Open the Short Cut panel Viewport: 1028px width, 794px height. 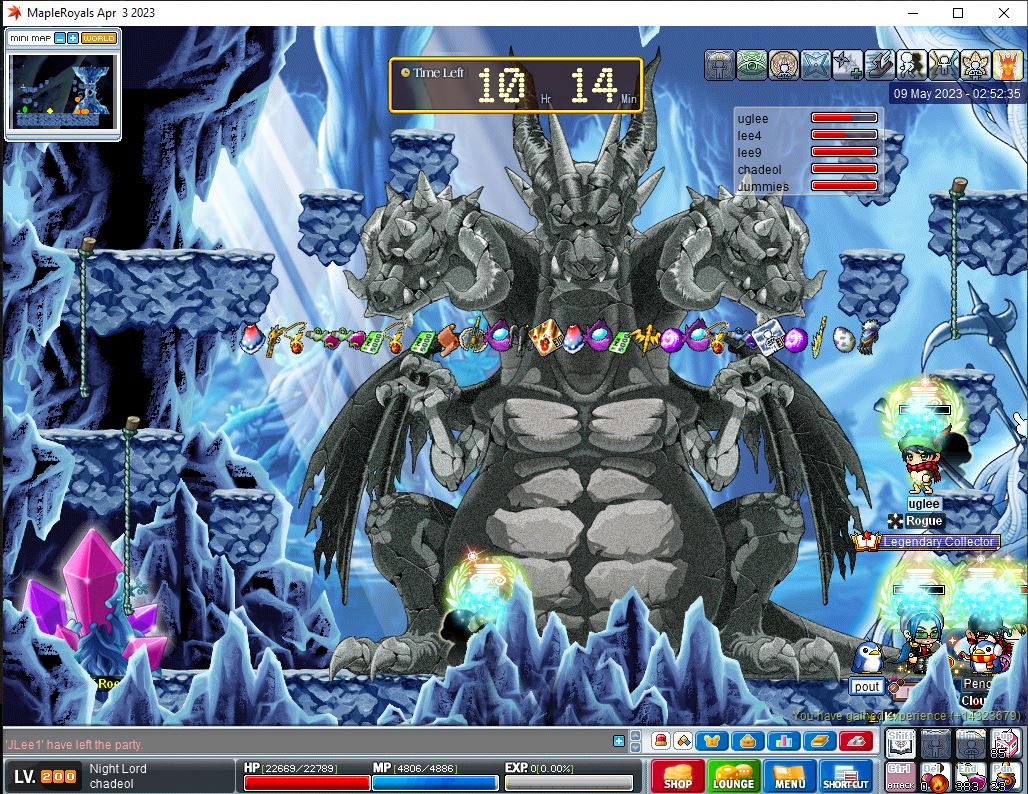(846, 777)
